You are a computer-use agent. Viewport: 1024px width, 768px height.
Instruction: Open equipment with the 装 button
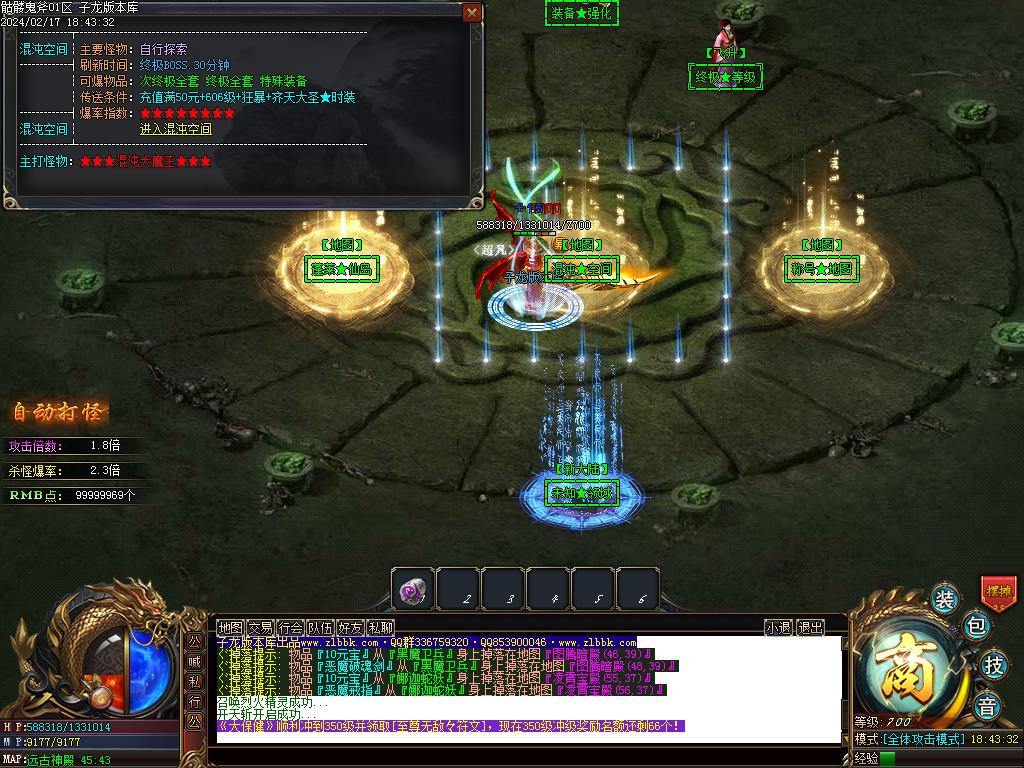pos(944,599)
